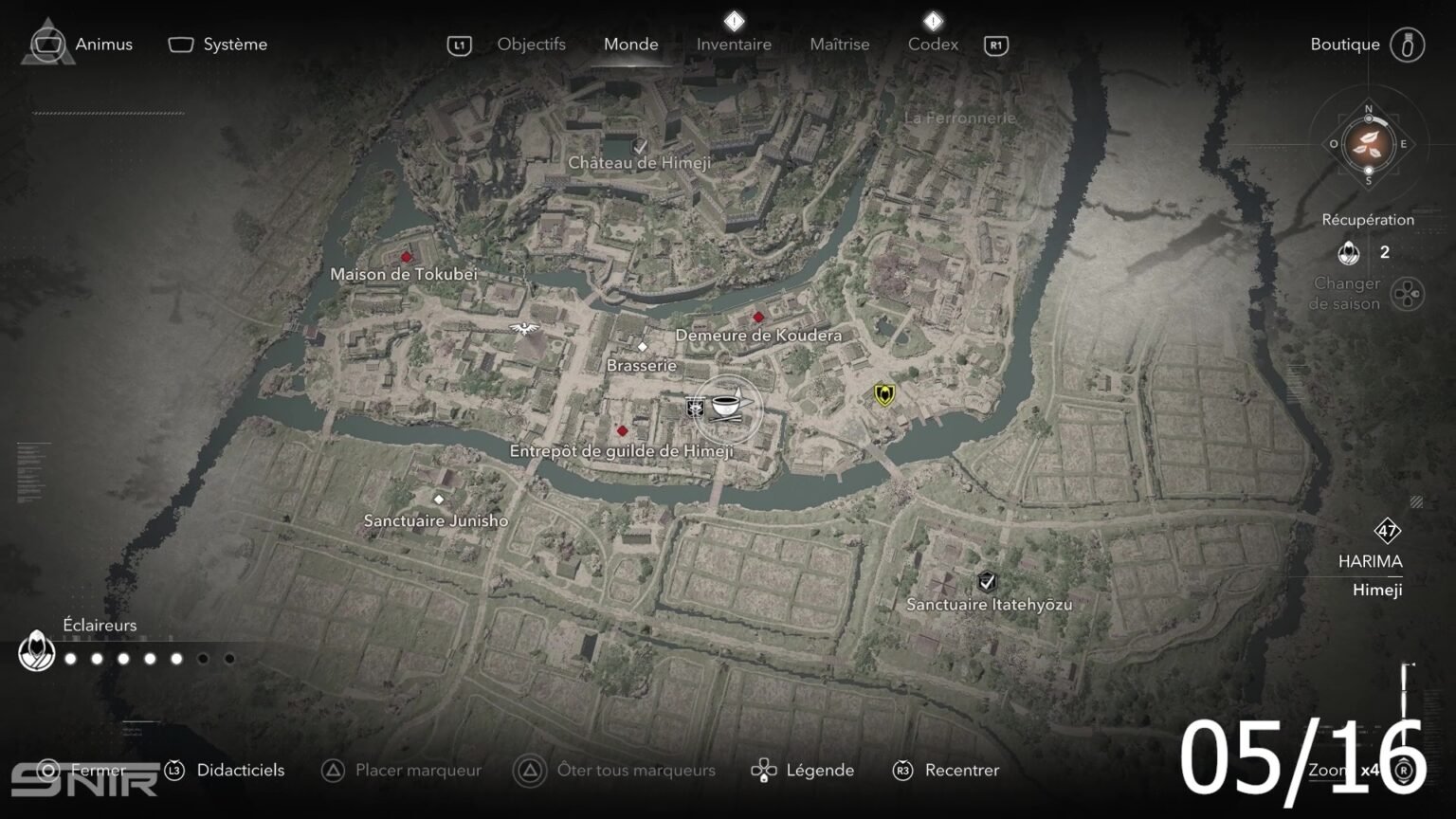This screenshot has height=819, width=1456.
Task: Open the Codex tab
Action: coord(933,44)
